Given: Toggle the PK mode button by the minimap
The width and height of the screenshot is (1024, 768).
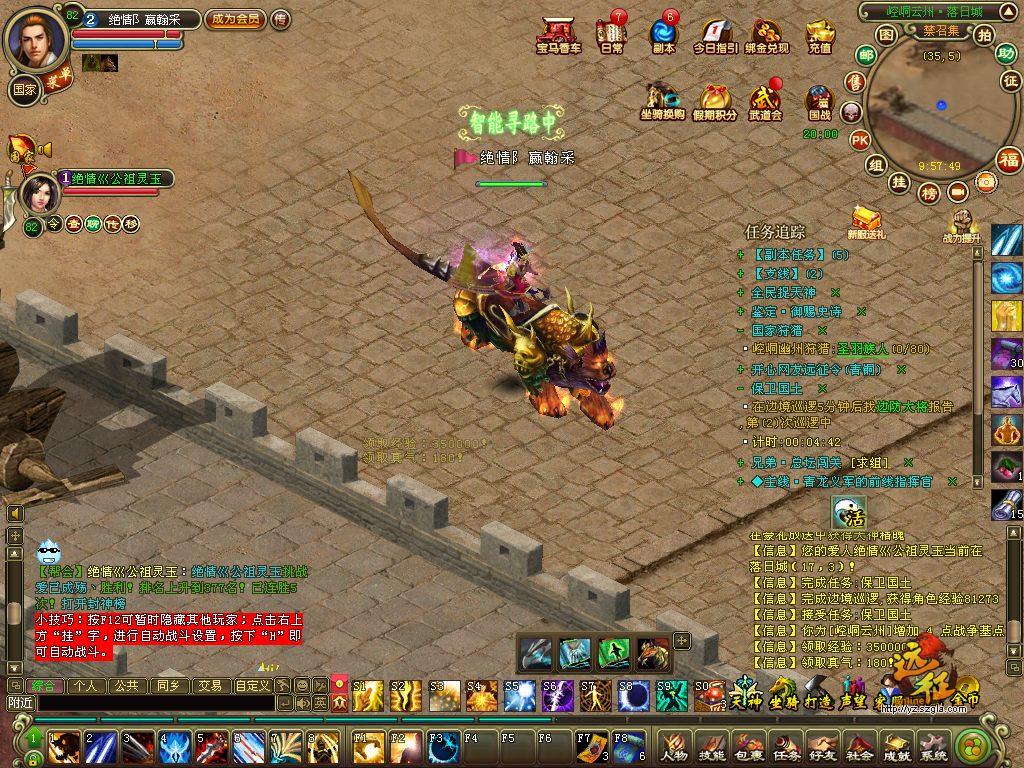Looking at the screenshot, I should (859, 140).
